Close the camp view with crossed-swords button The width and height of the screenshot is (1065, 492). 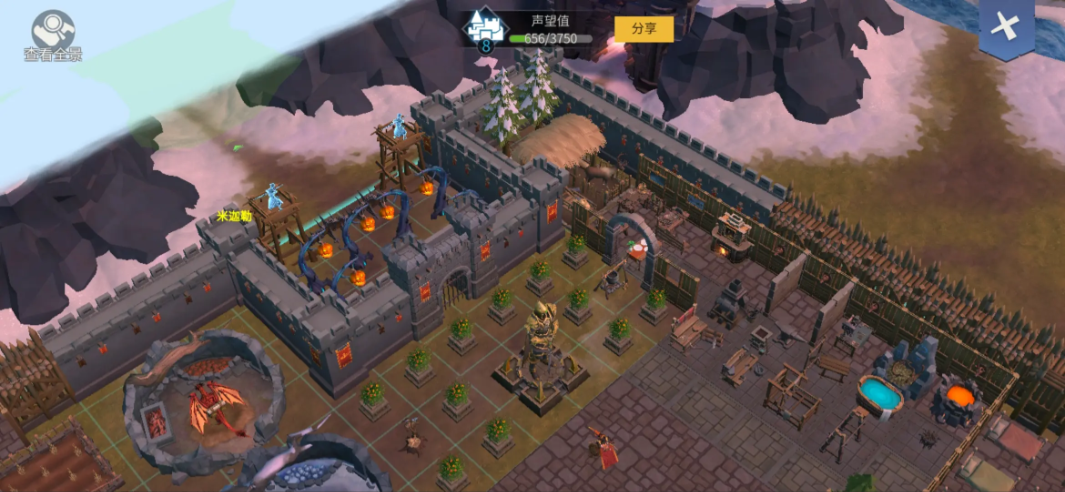[1005, 28]
